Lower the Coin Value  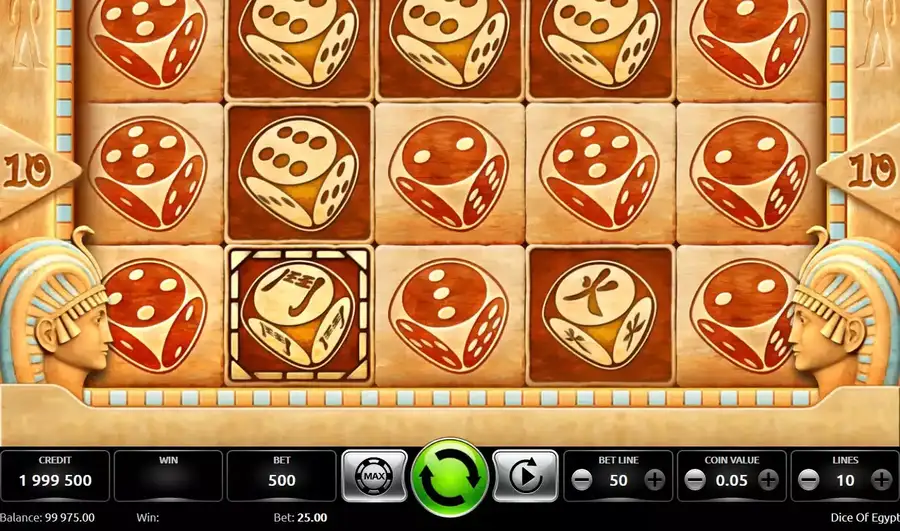696,480
